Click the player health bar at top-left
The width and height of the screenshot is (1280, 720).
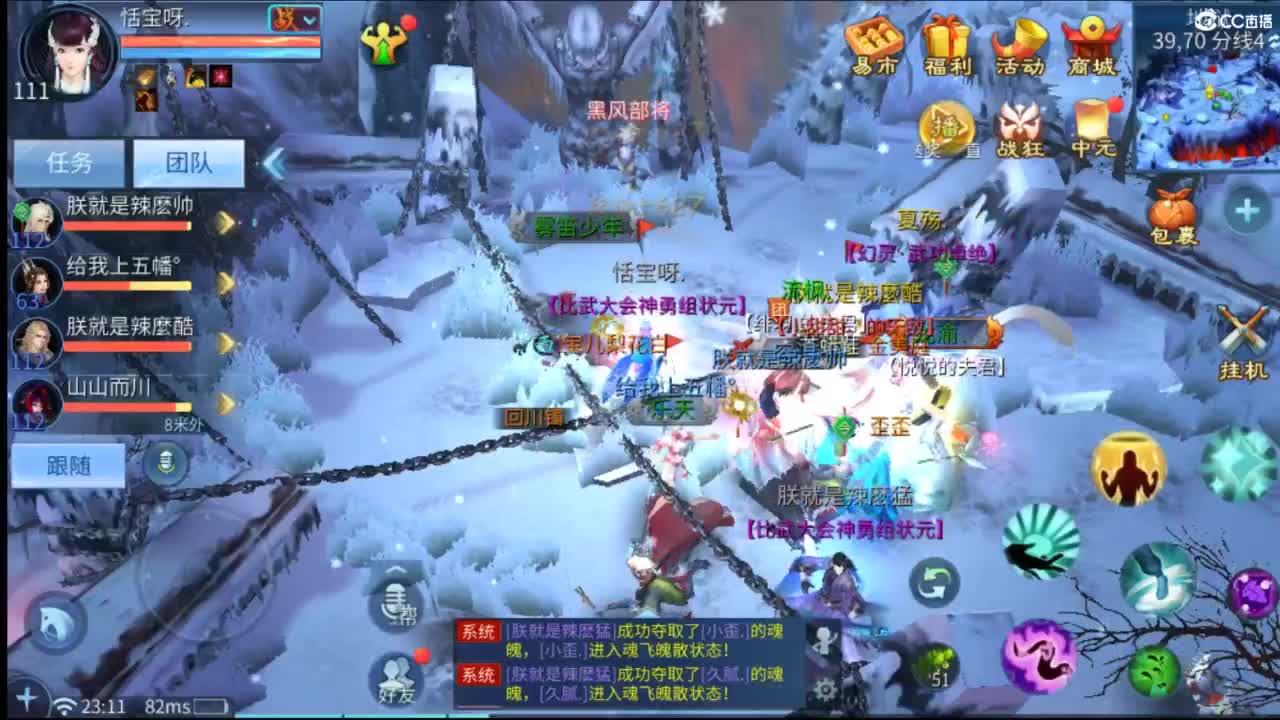tap(220, 42)
